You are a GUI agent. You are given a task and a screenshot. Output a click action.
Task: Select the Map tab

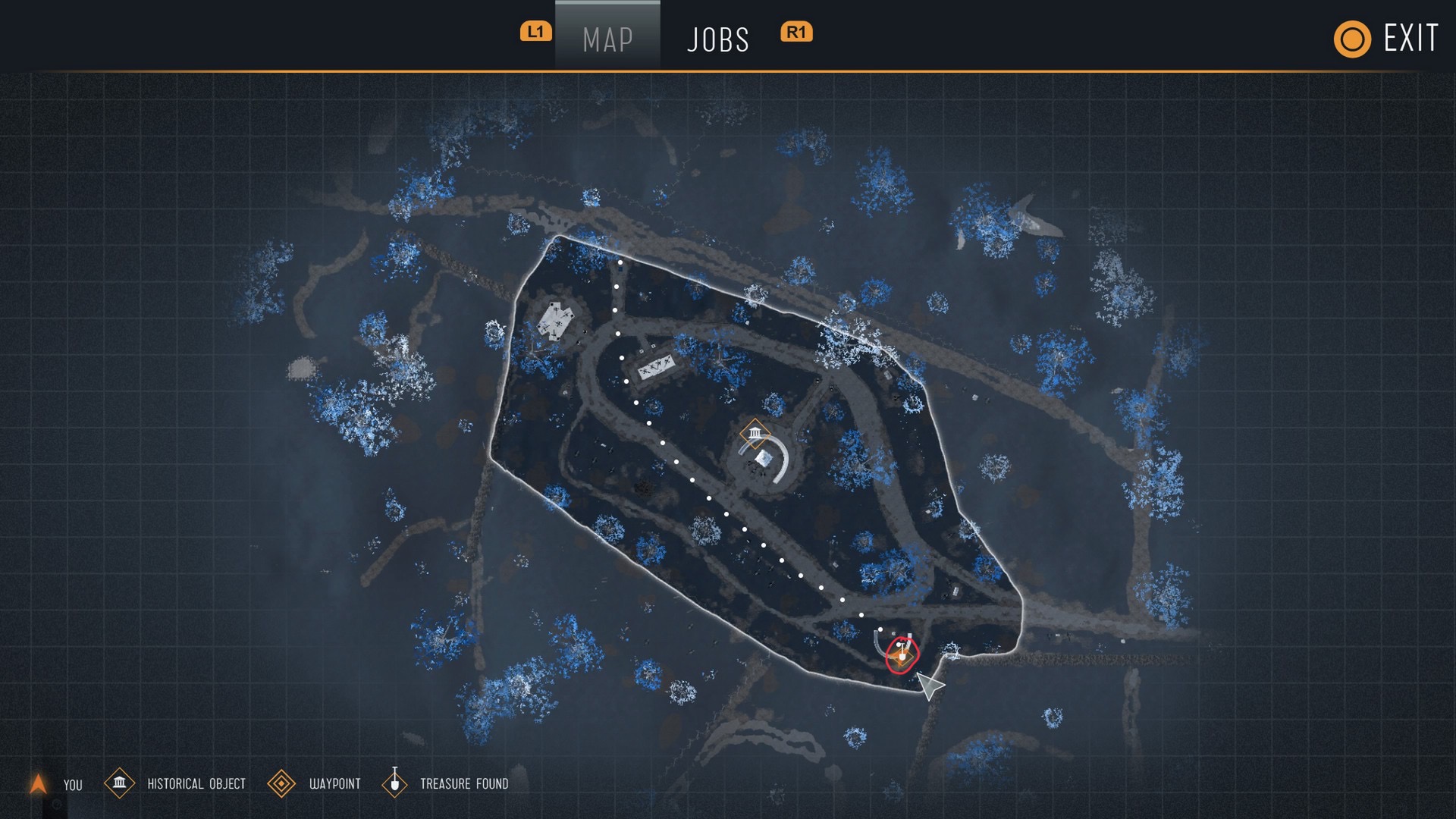click(x=607, y=39)
